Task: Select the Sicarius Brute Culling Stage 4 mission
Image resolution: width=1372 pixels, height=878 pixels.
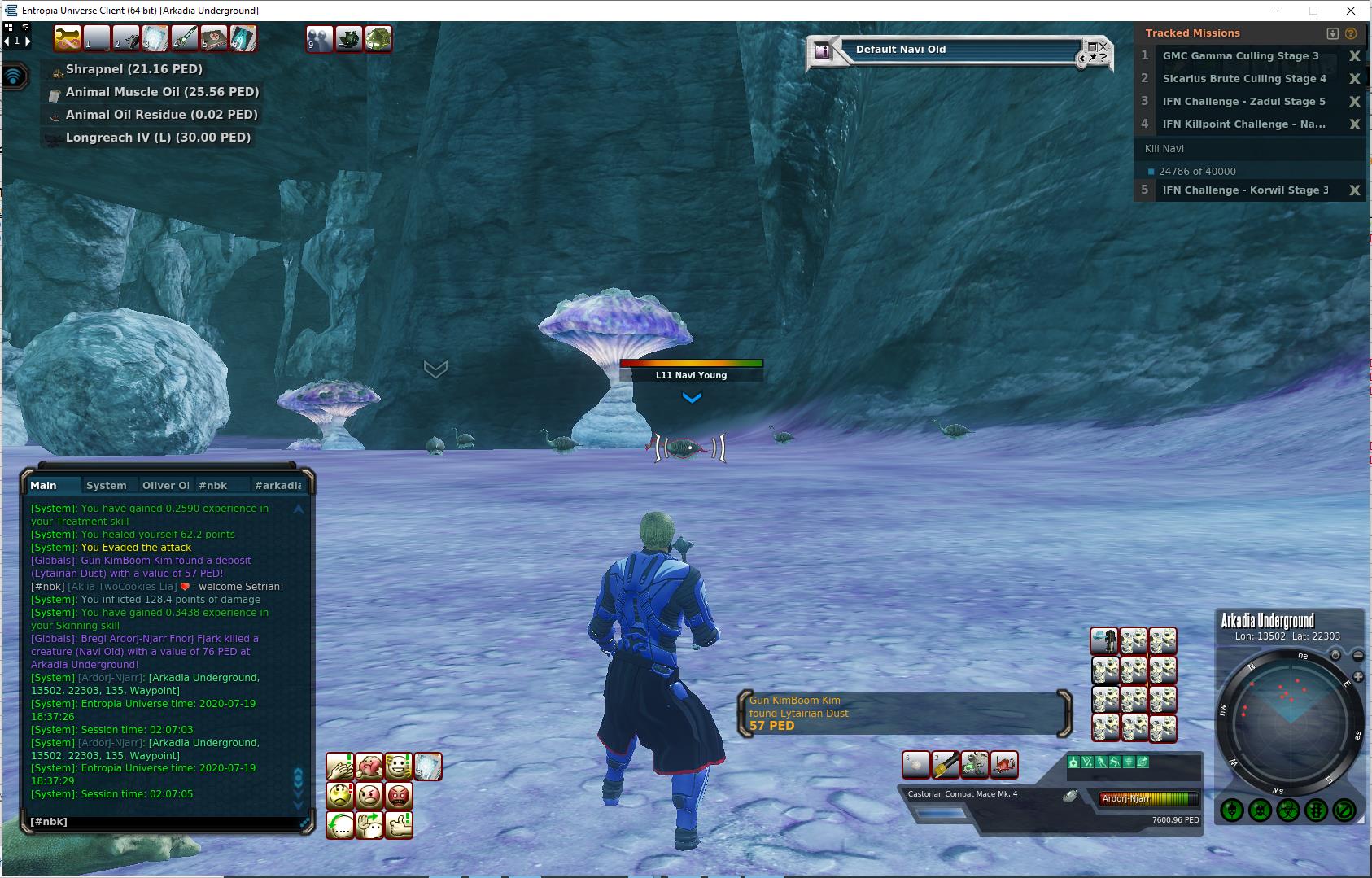Action: click(x=1243, y=79)
